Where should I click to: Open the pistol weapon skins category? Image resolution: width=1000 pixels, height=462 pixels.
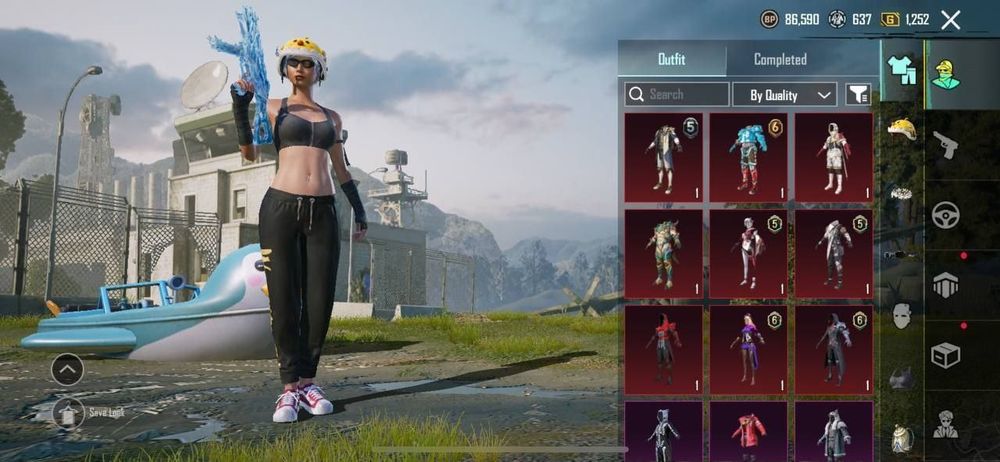945,146
